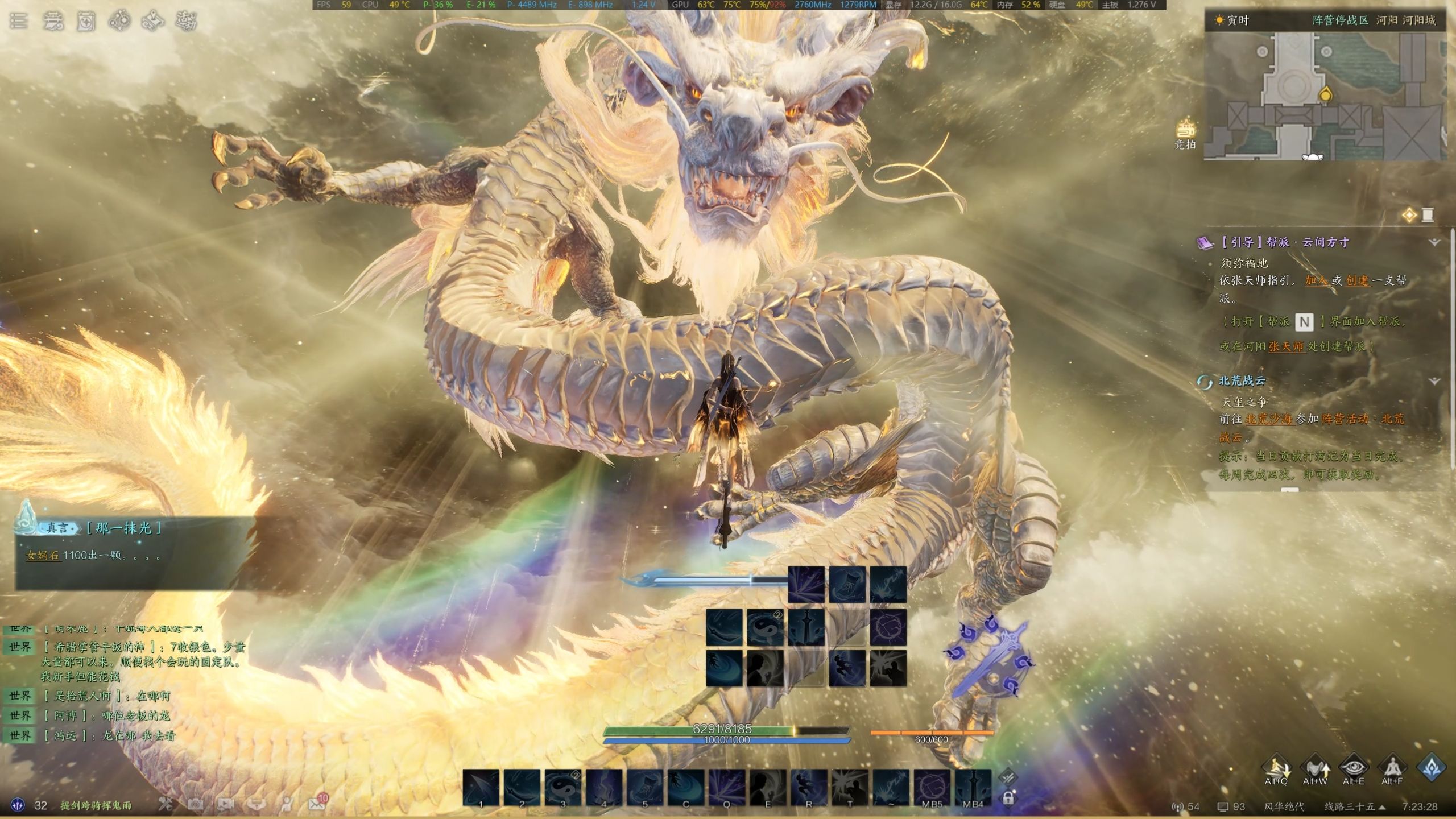
Task: Collapse the guide quest with its arrow
Action: coord(1434,242)
